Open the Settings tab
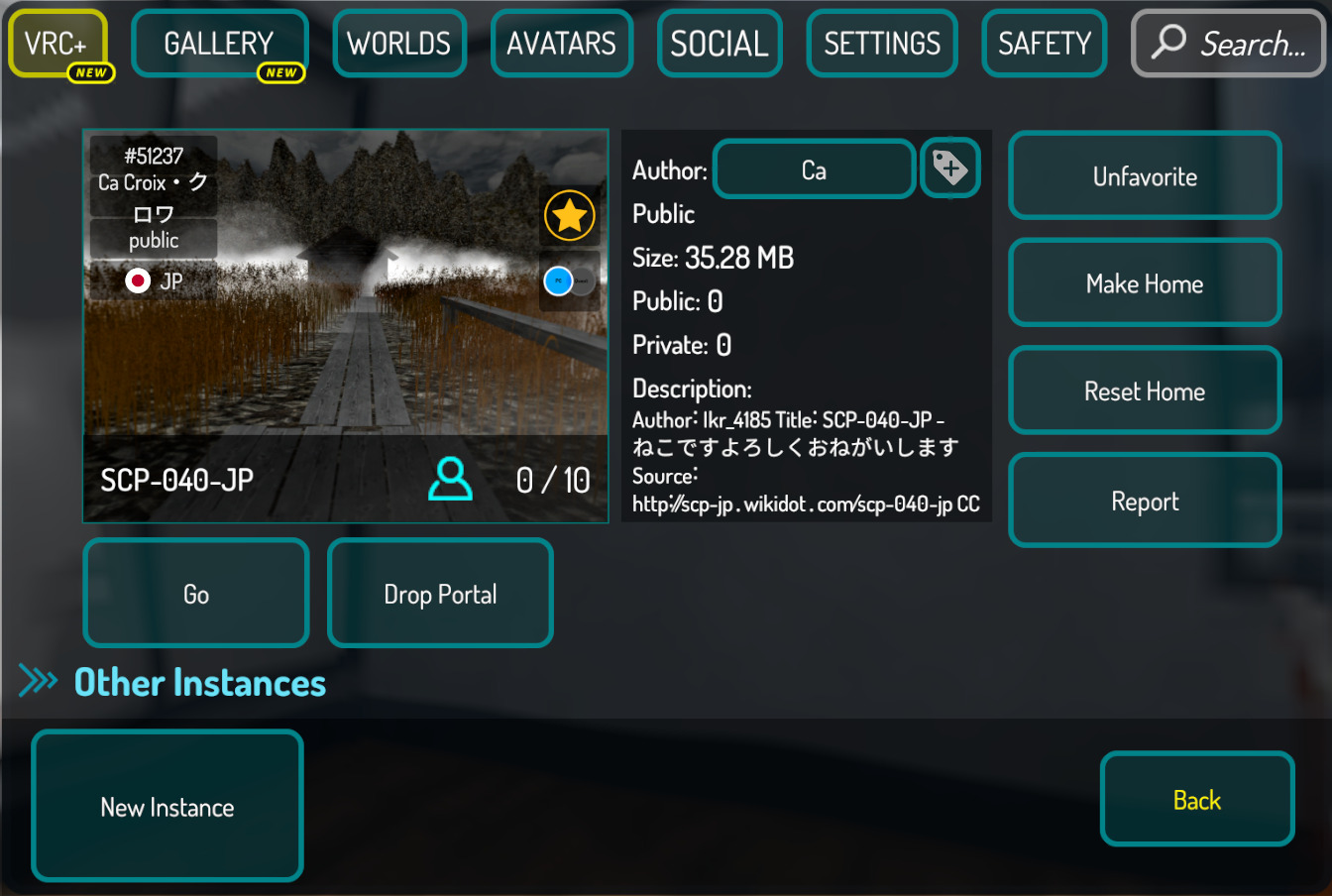Viewport: 1332px width, 896px height. click(882, 44)
